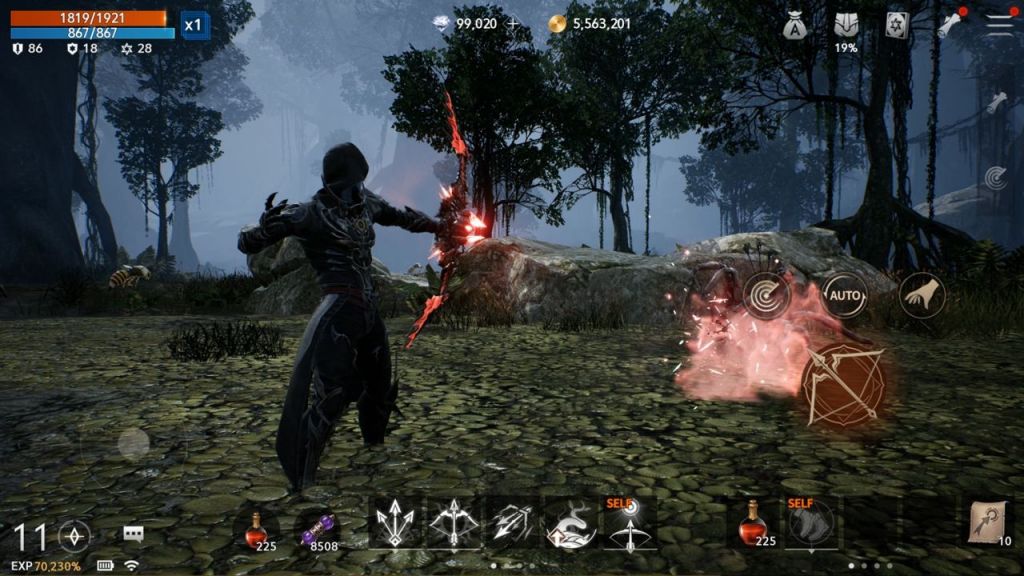Screen dimensions: 1024x576
Task: Open the chat bubble icon
Action: 133,534
